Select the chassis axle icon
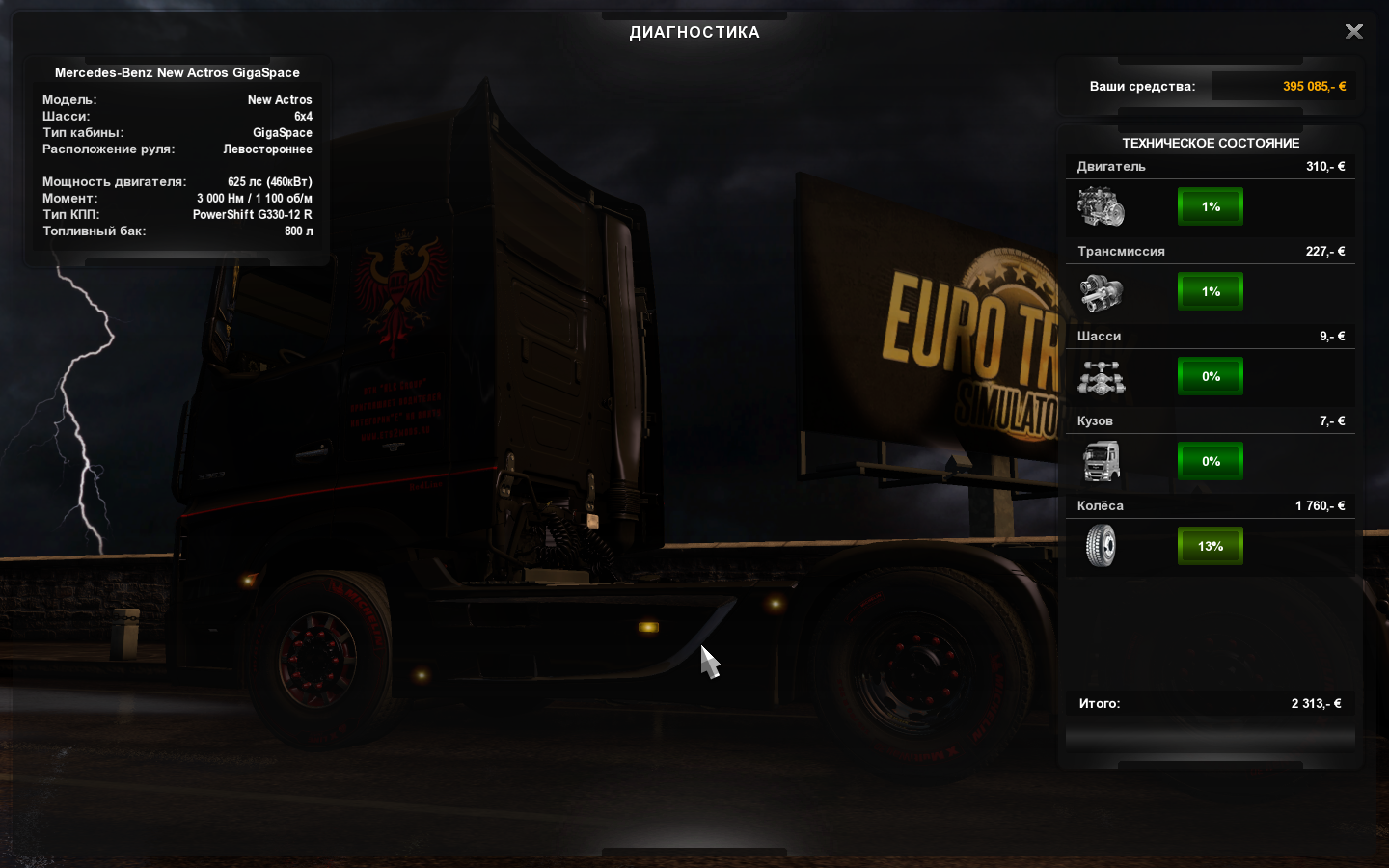This screenshot has width=1389, height=868. (1101, 377)
